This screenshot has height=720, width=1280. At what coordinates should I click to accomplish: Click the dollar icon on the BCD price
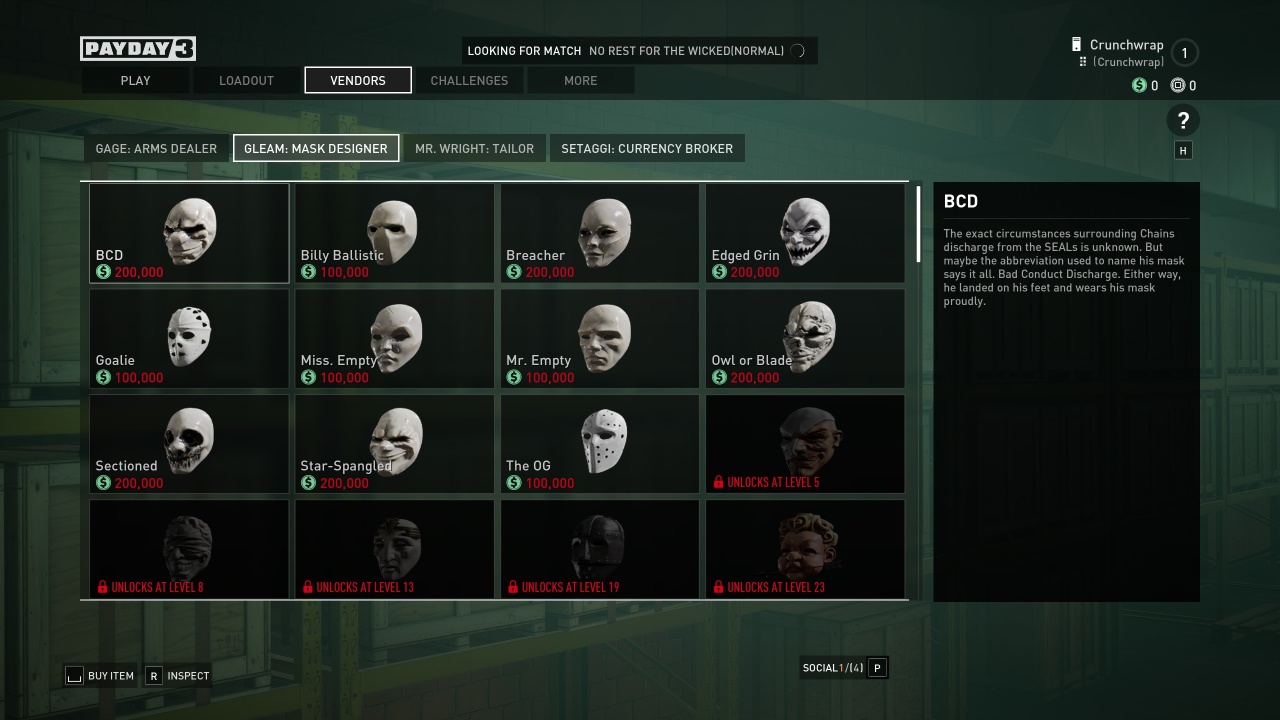coord(101,271)
